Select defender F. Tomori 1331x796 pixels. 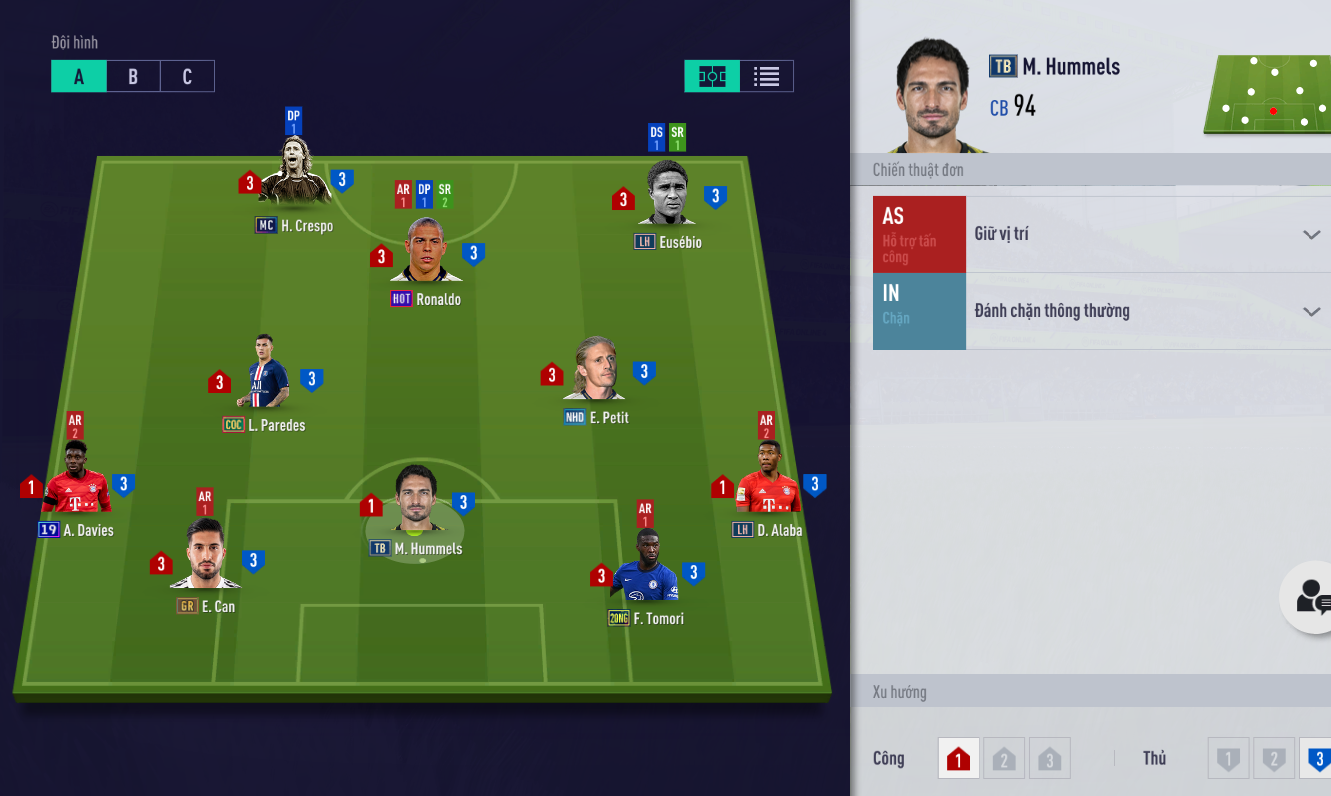[646, 568]
